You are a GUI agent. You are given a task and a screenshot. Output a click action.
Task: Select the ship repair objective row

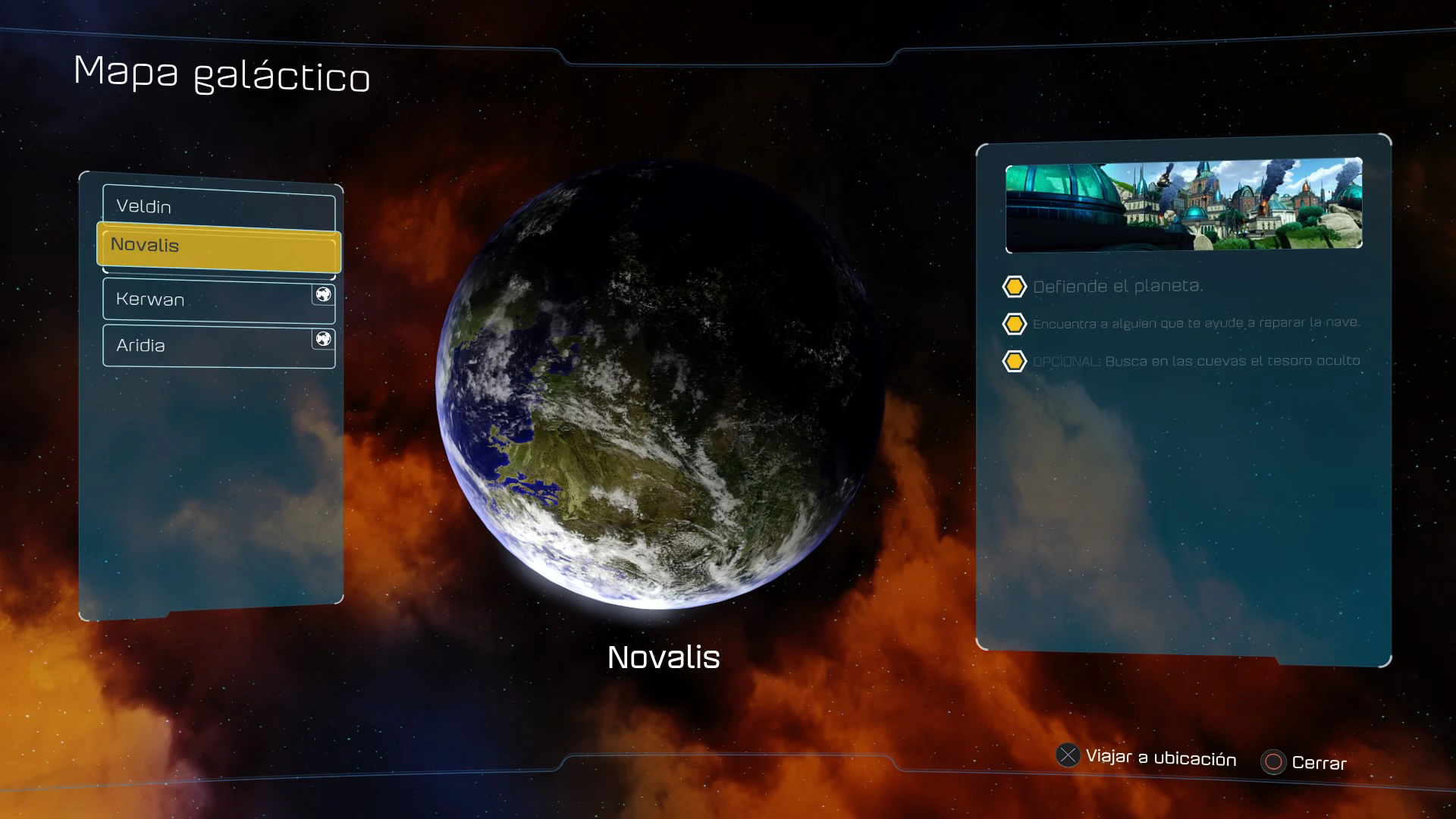pyautogui.click(x=1195, y=324)
